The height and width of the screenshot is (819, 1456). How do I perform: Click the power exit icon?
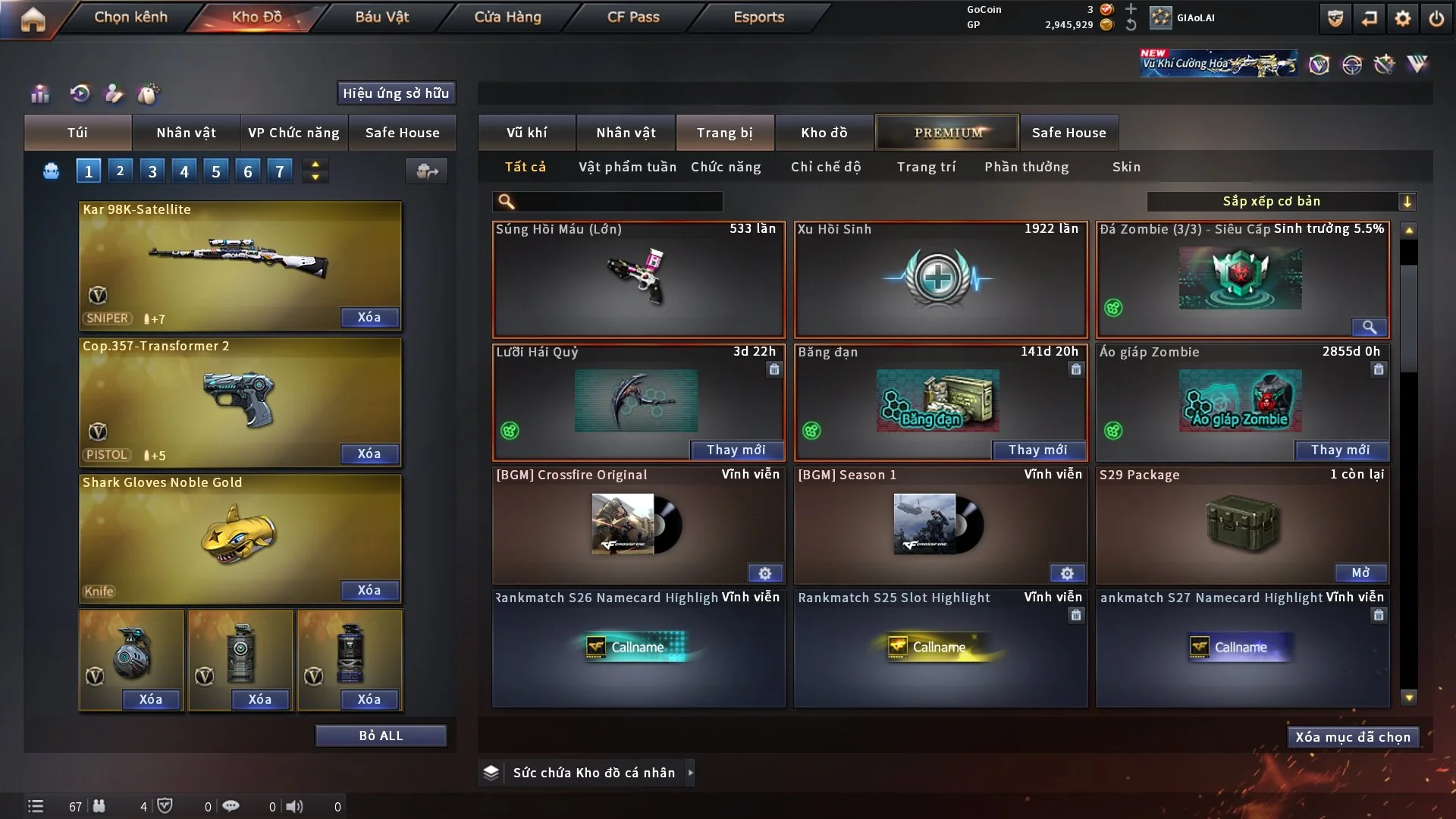pyautogui.click(x=1436, y=18)
